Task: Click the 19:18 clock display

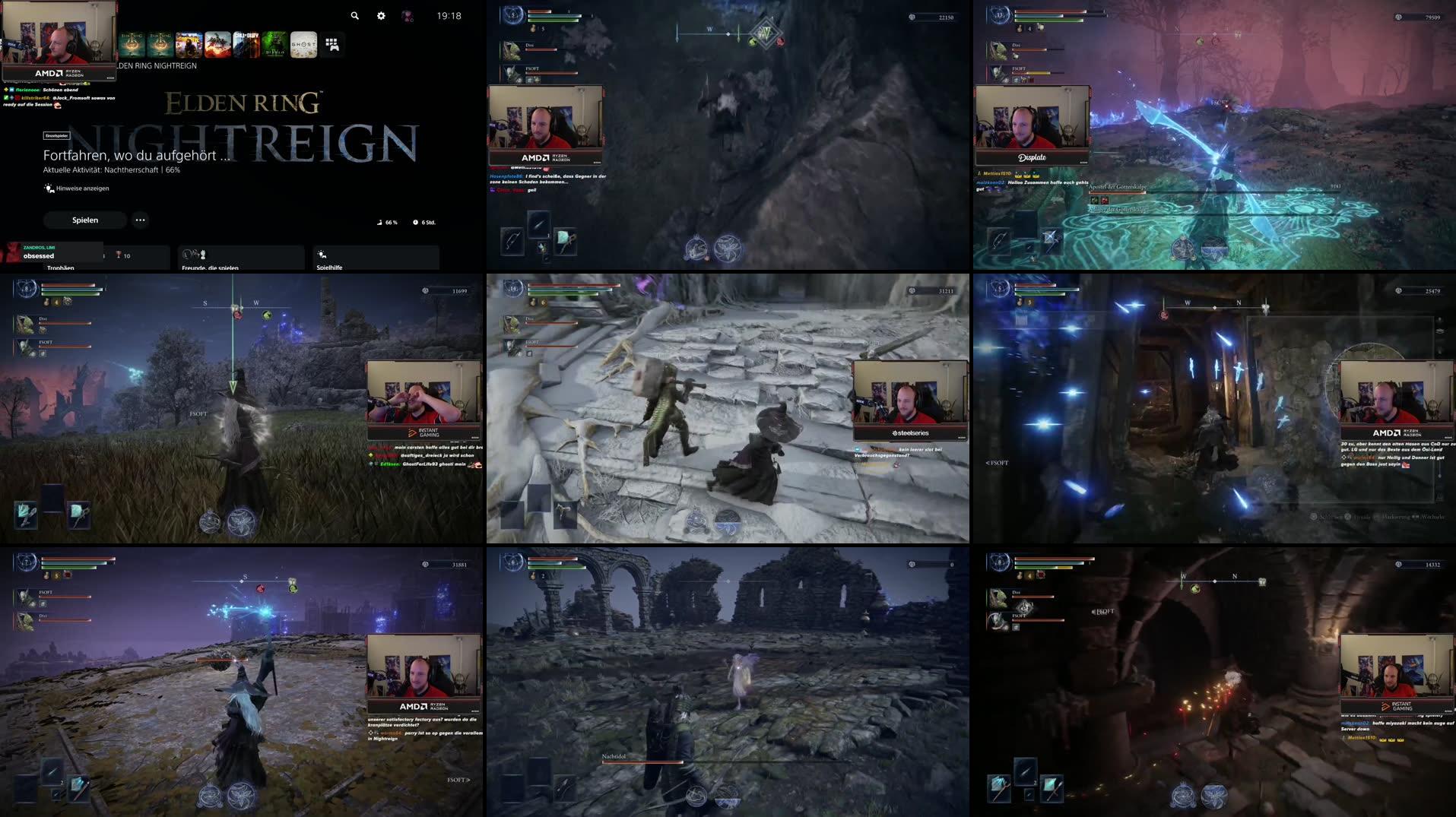Action: (x=449, y=15)
